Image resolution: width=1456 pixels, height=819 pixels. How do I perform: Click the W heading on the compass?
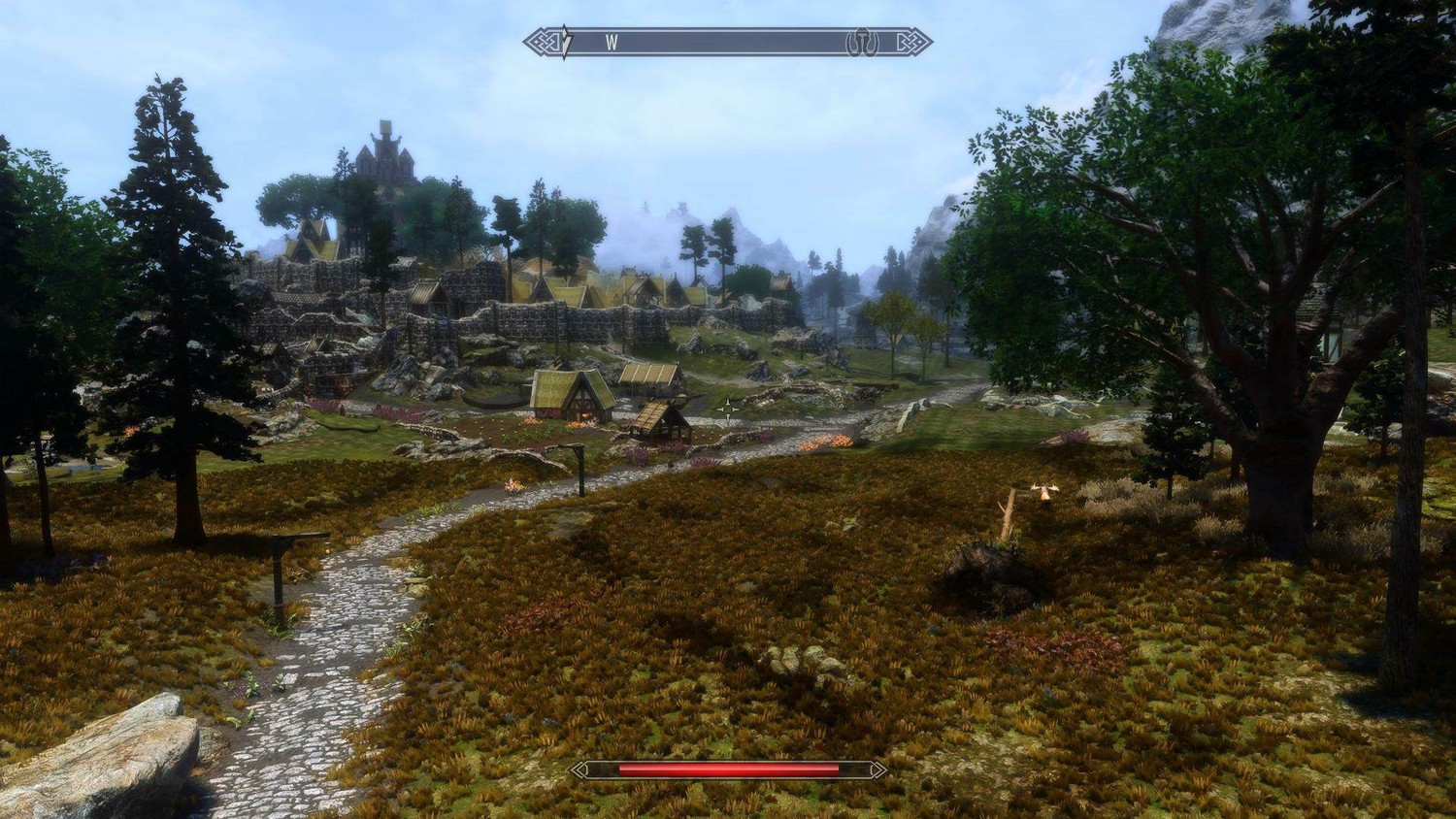tap(612, 43)
